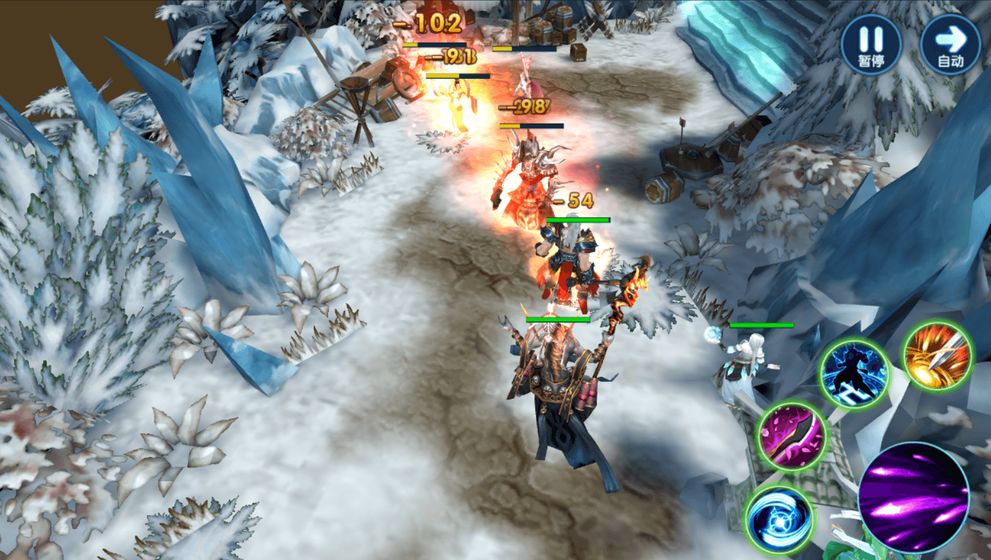
Task: Trigger the blue swirling vortex skill
Action: (x=779, y=518)
